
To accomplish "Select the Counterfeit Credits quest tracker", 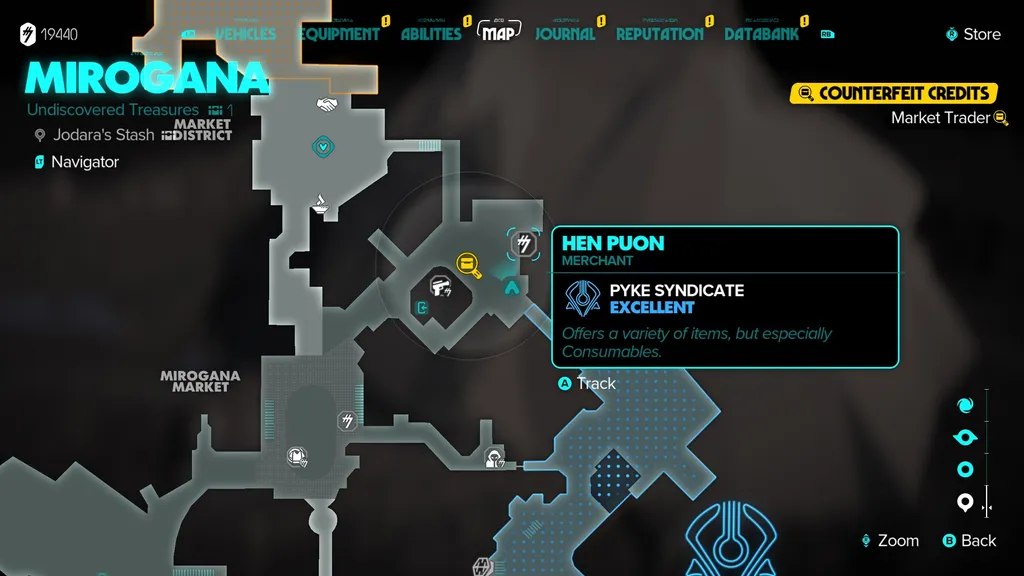I will pyautogui.click(x=894, y=93).
